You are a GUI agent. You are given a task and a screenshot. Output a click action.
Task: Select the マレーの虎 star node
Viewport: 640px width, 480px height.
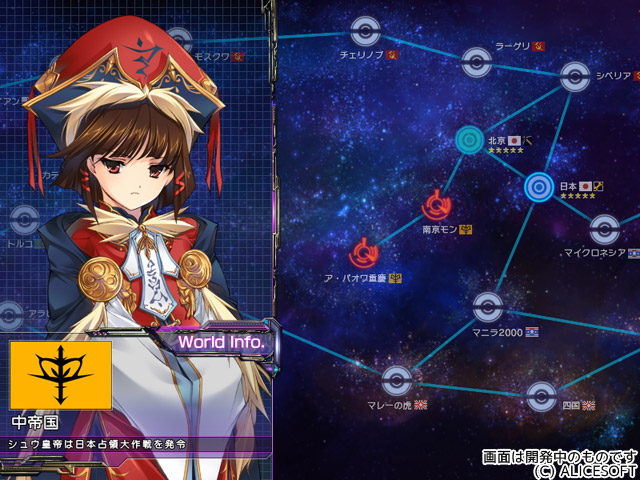(397, 380)
